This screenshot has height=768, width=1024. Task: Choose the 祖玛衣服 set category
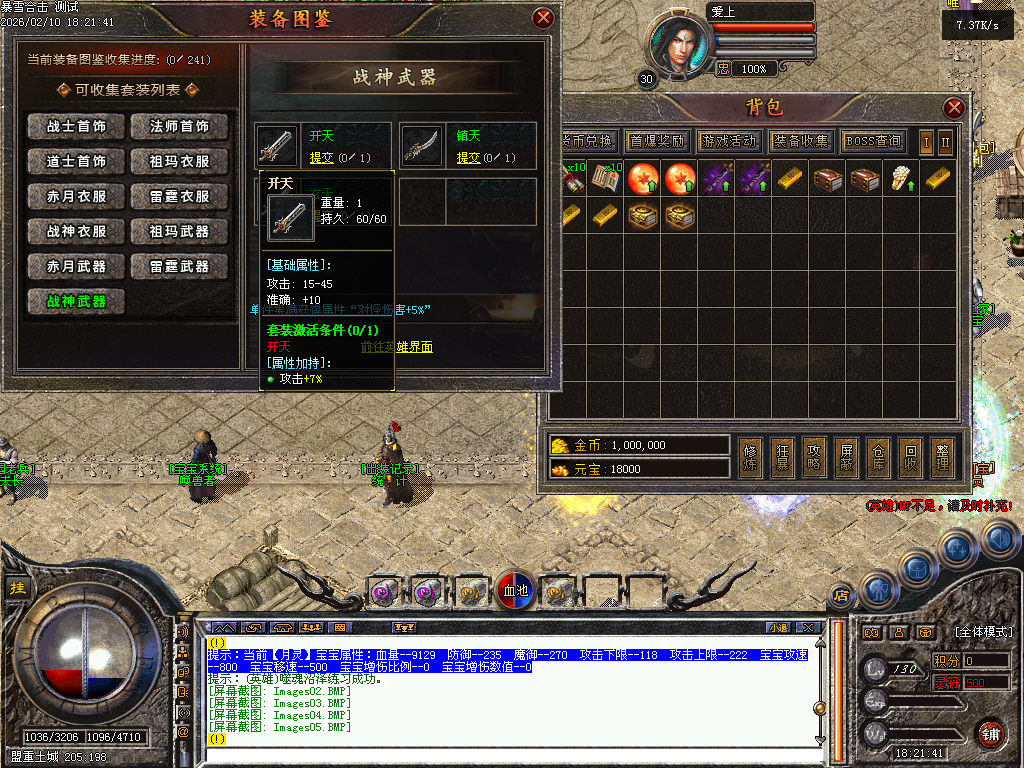pos(180,162)
